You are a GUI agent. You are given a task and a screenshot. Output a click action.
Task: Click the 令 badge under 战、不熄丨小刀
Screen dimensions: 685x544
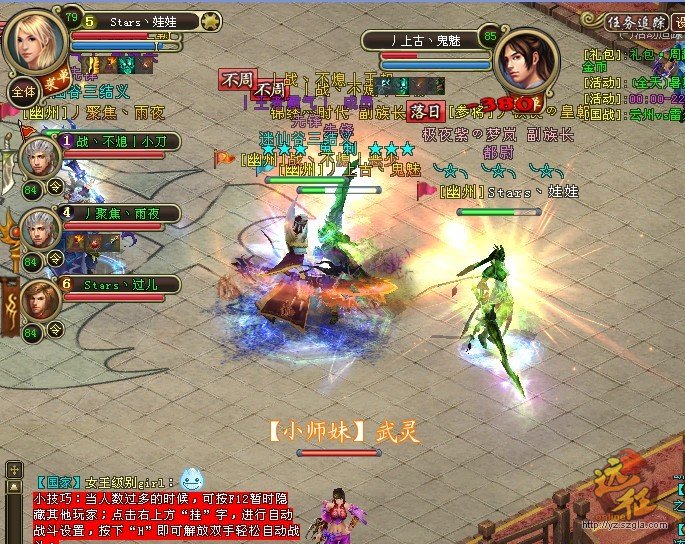click(x=55, y=187)
